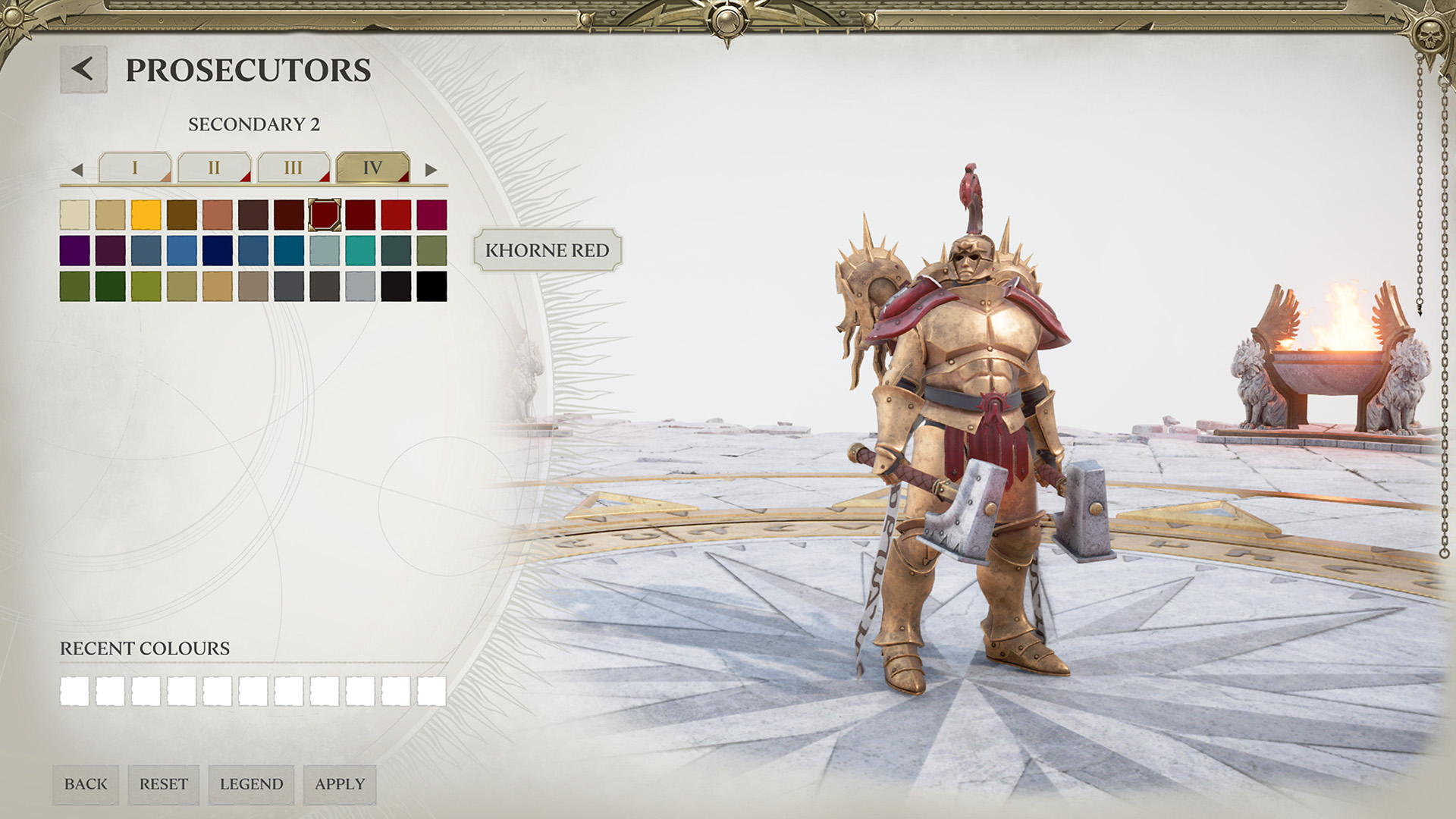Select the highlighted Khorne Red swatch
1456x819 pixels.
pos(325,215)
